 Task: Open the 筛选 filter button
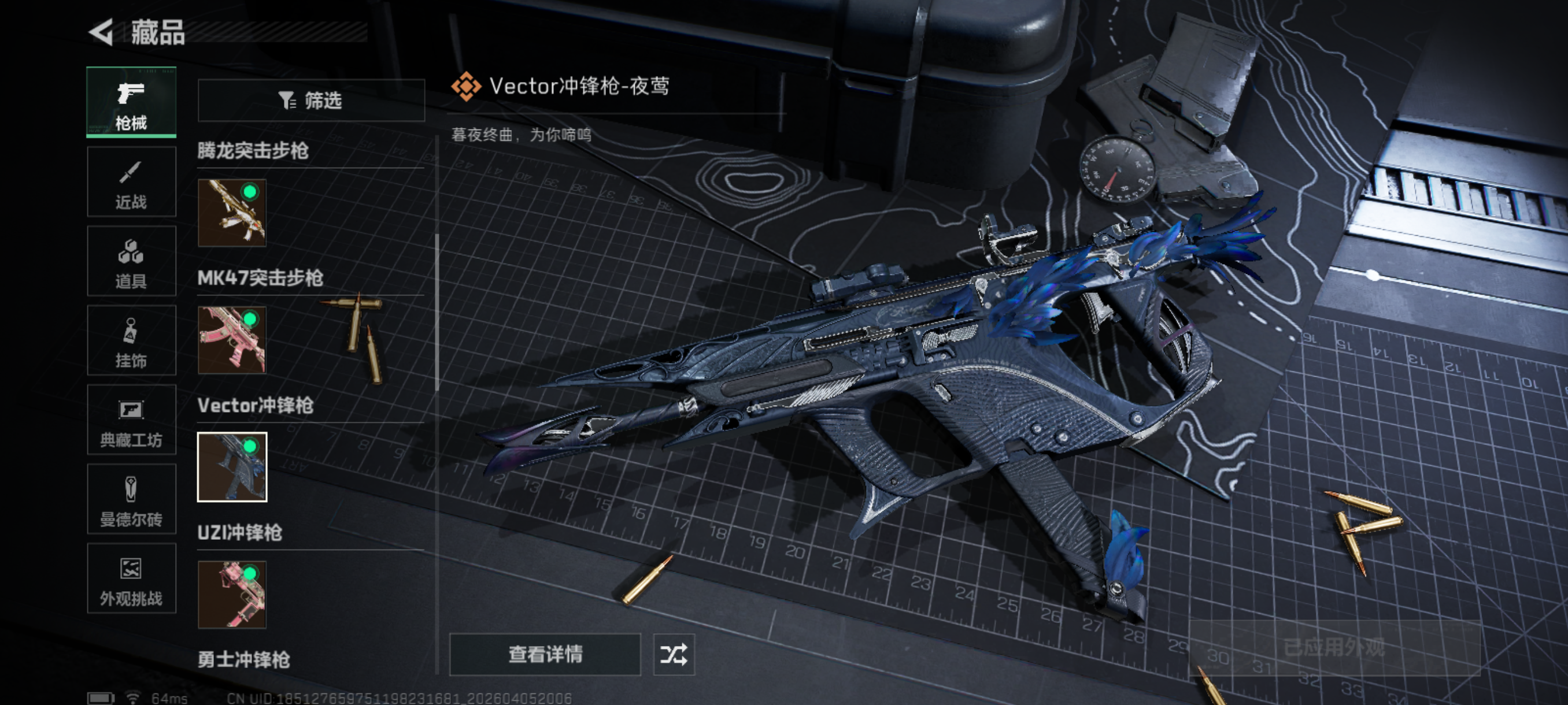coord(311,101)
